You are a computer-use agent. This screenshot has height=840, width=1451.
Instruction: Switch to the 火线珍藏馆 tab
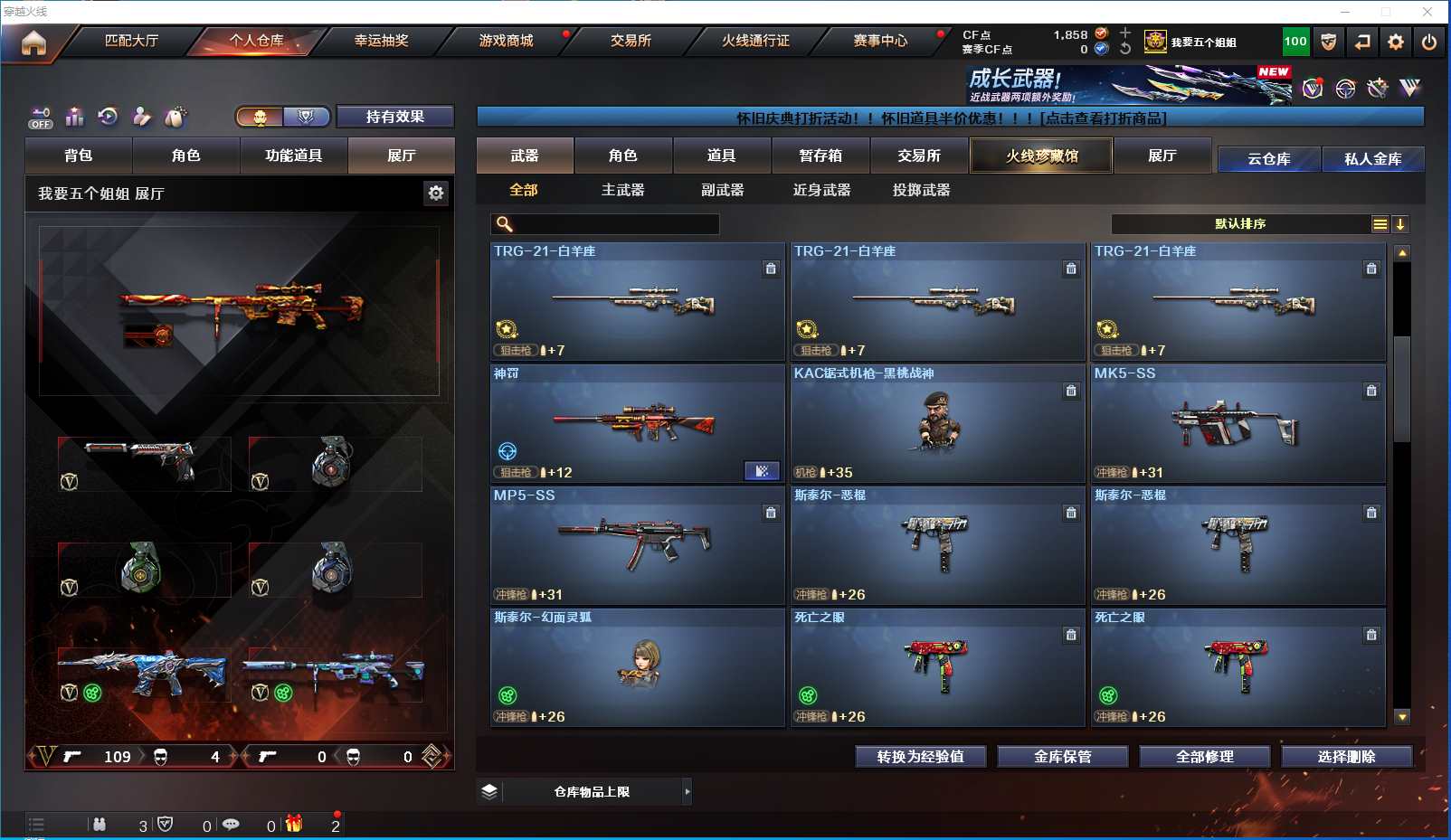(x=1041, y=156)
